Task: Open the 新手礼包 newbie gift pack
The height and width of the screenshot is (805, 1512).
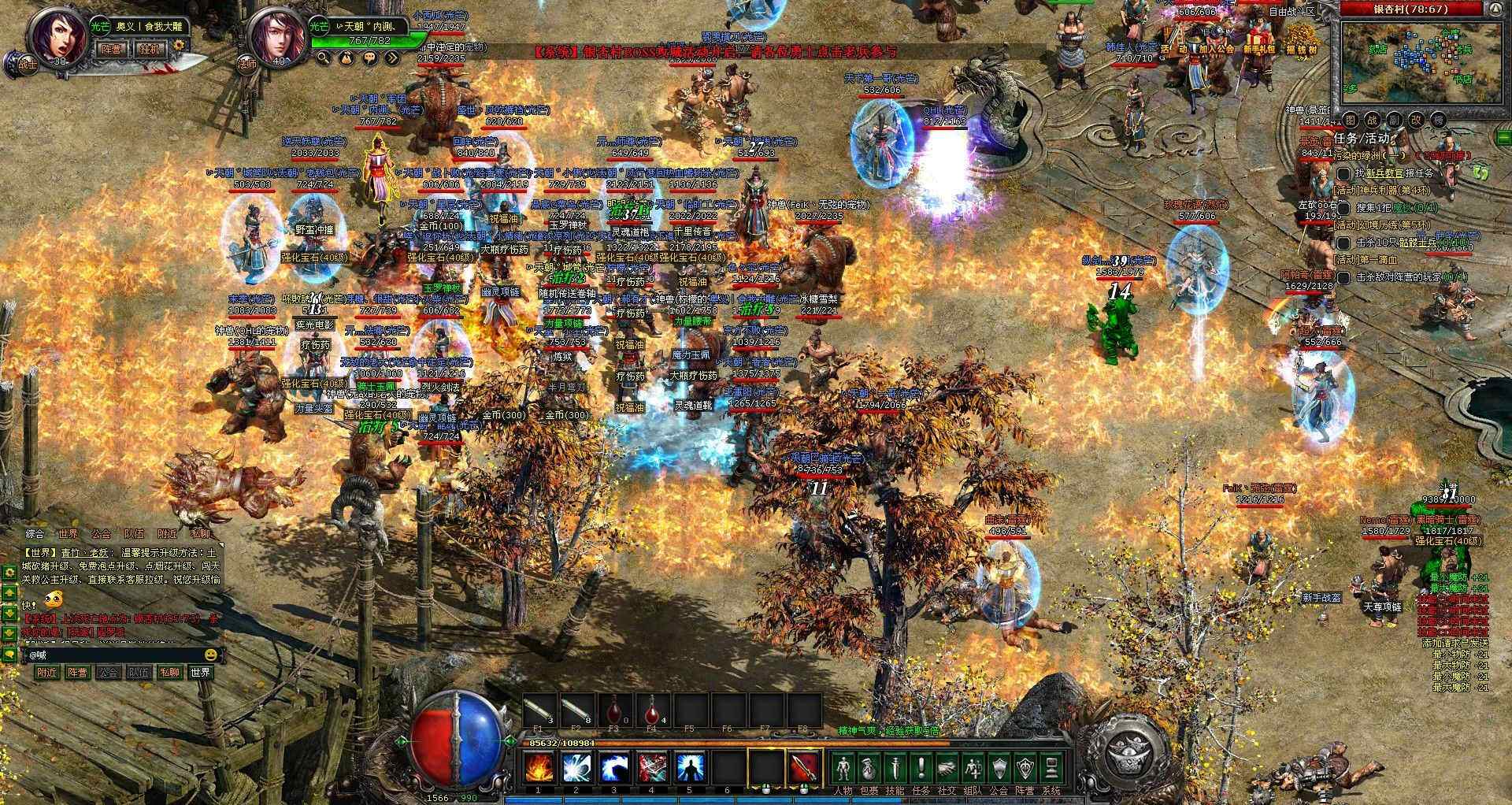Action: (1258, 48)
